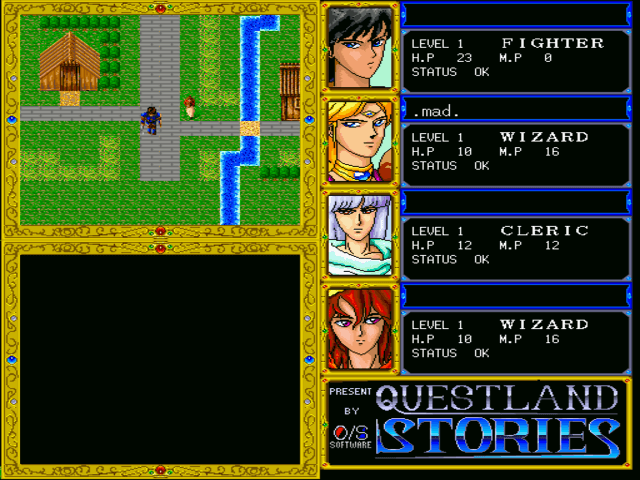Select the red-haired Wizard portrait

(x=360, y=329)
